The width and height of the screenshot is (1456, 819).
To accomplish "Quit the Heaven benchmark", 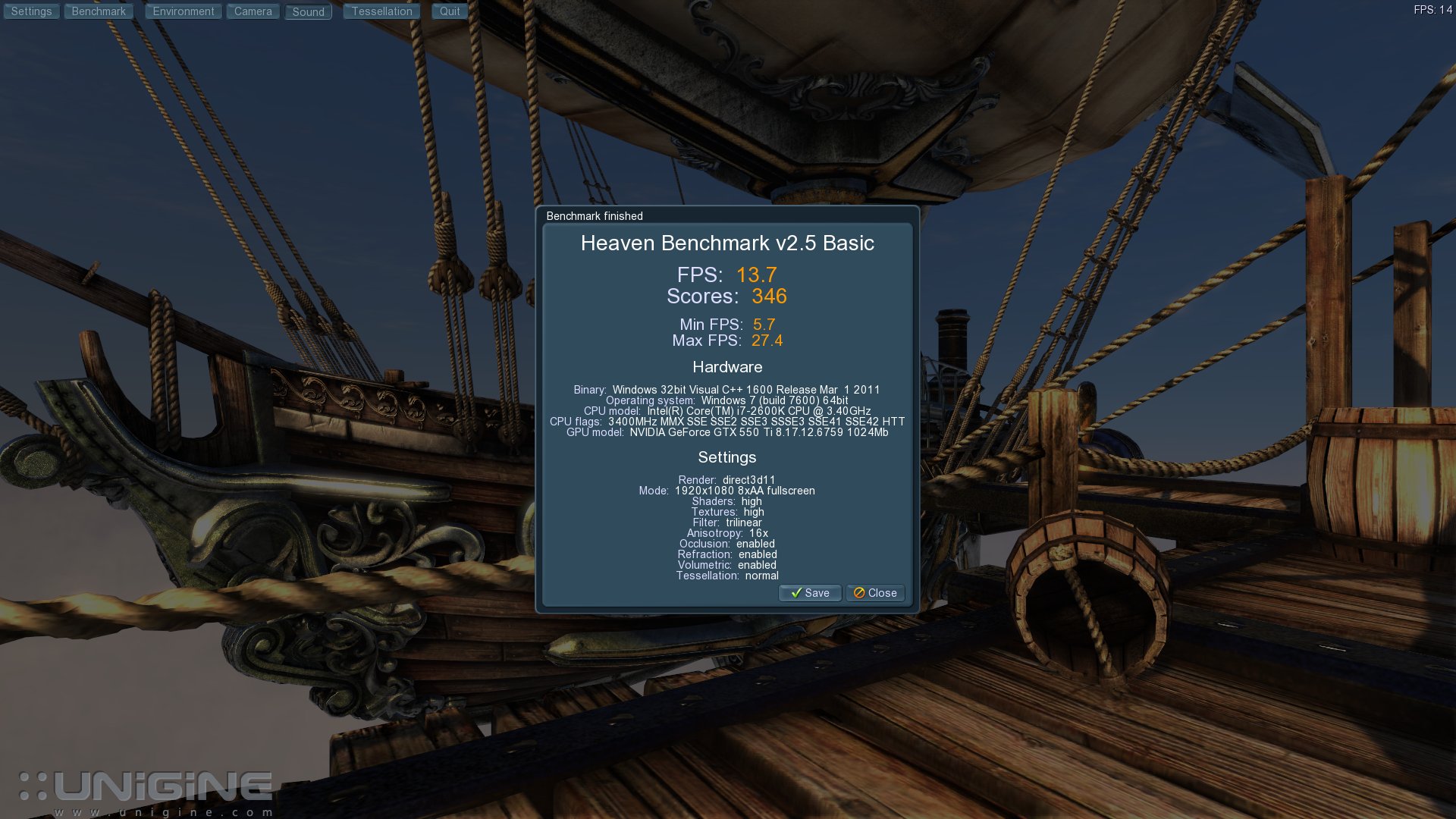I will 450,11.
